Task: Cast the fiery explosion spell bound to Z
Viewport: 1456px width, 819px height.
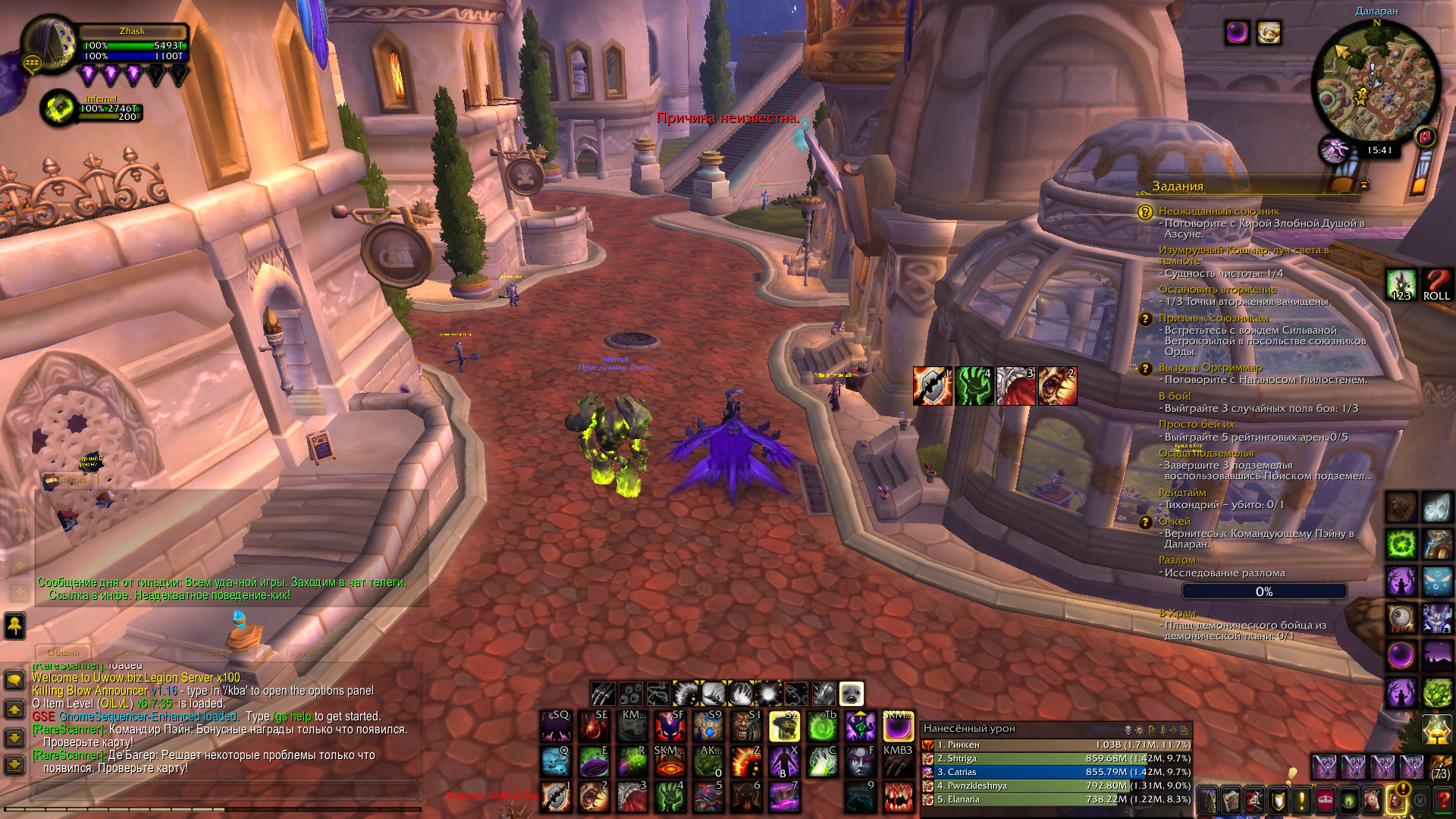Action: click(746, 761)
